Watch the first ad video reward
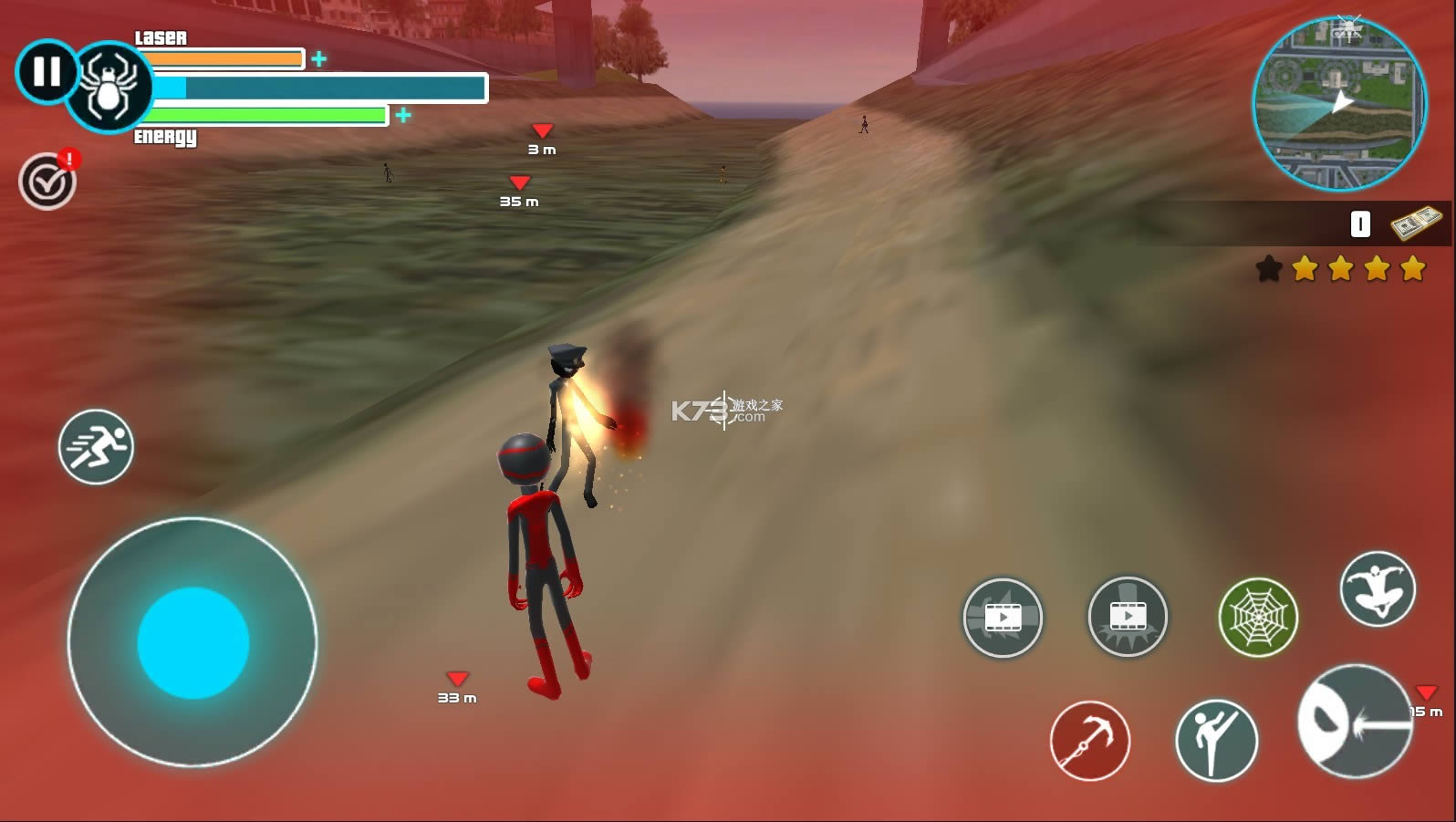The image size is (1456, 822). (x=1004, y=618)
